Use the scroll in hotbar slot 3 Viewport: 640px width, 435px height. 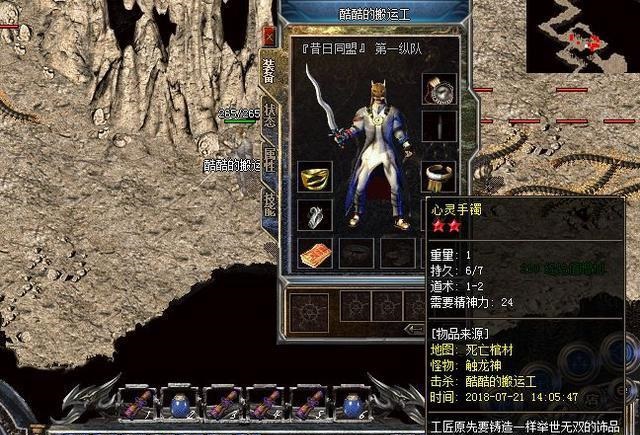[x=224, y=403]
